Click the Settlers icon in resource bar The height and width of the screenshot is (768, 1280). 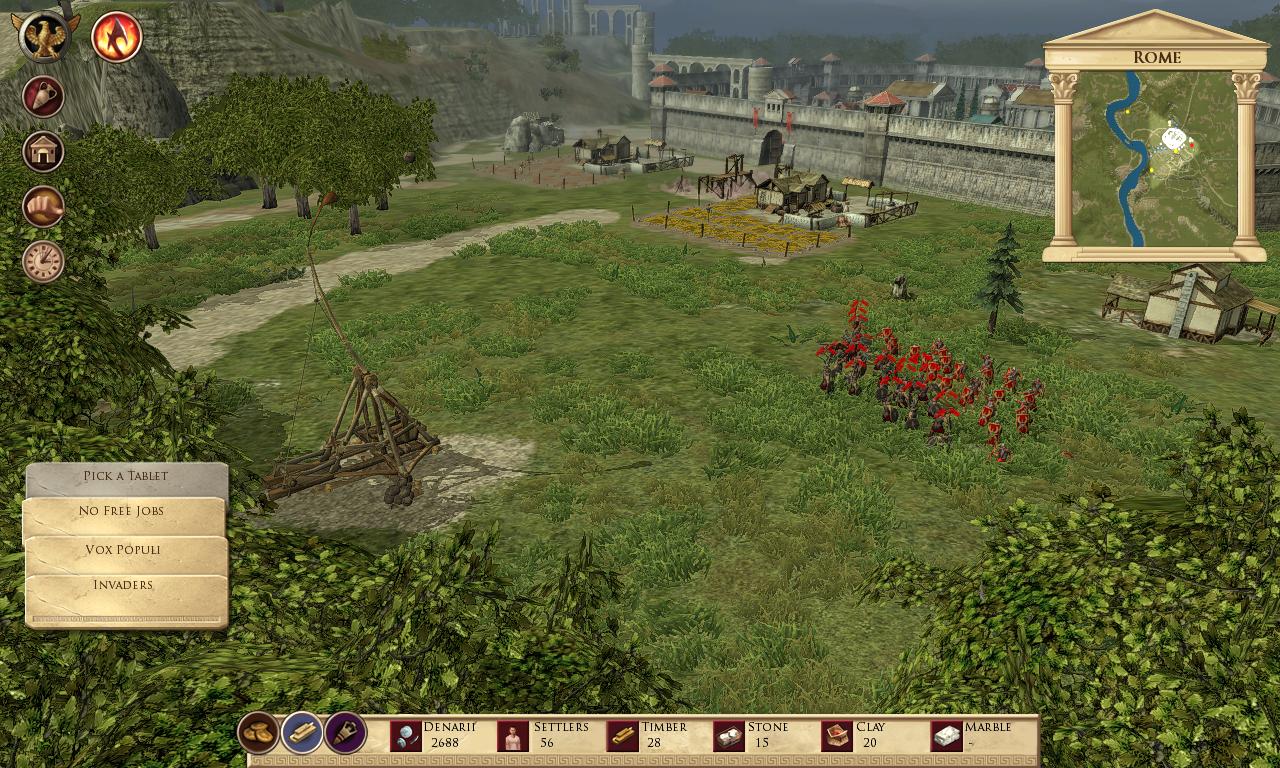point(512,737)
